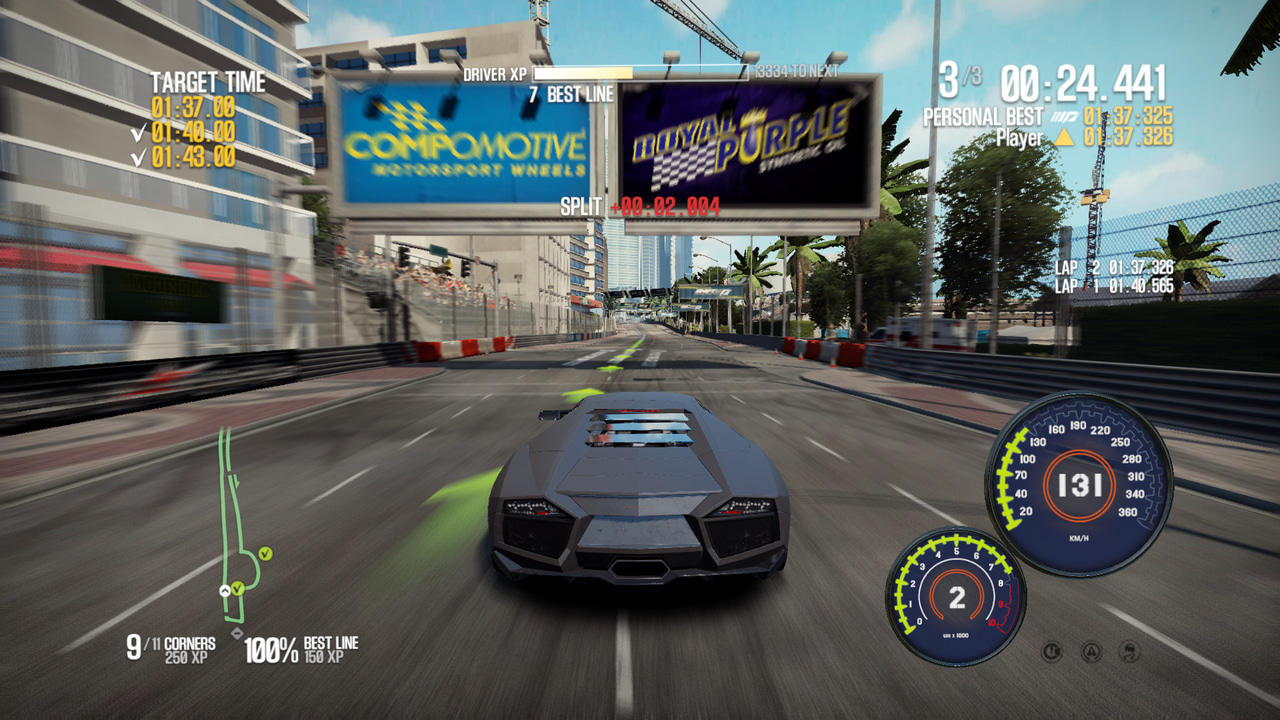The height and width of the screenshot is (720, 1280).
Task: Select the white player arrow on the track map
Action: tap(225, 591)
